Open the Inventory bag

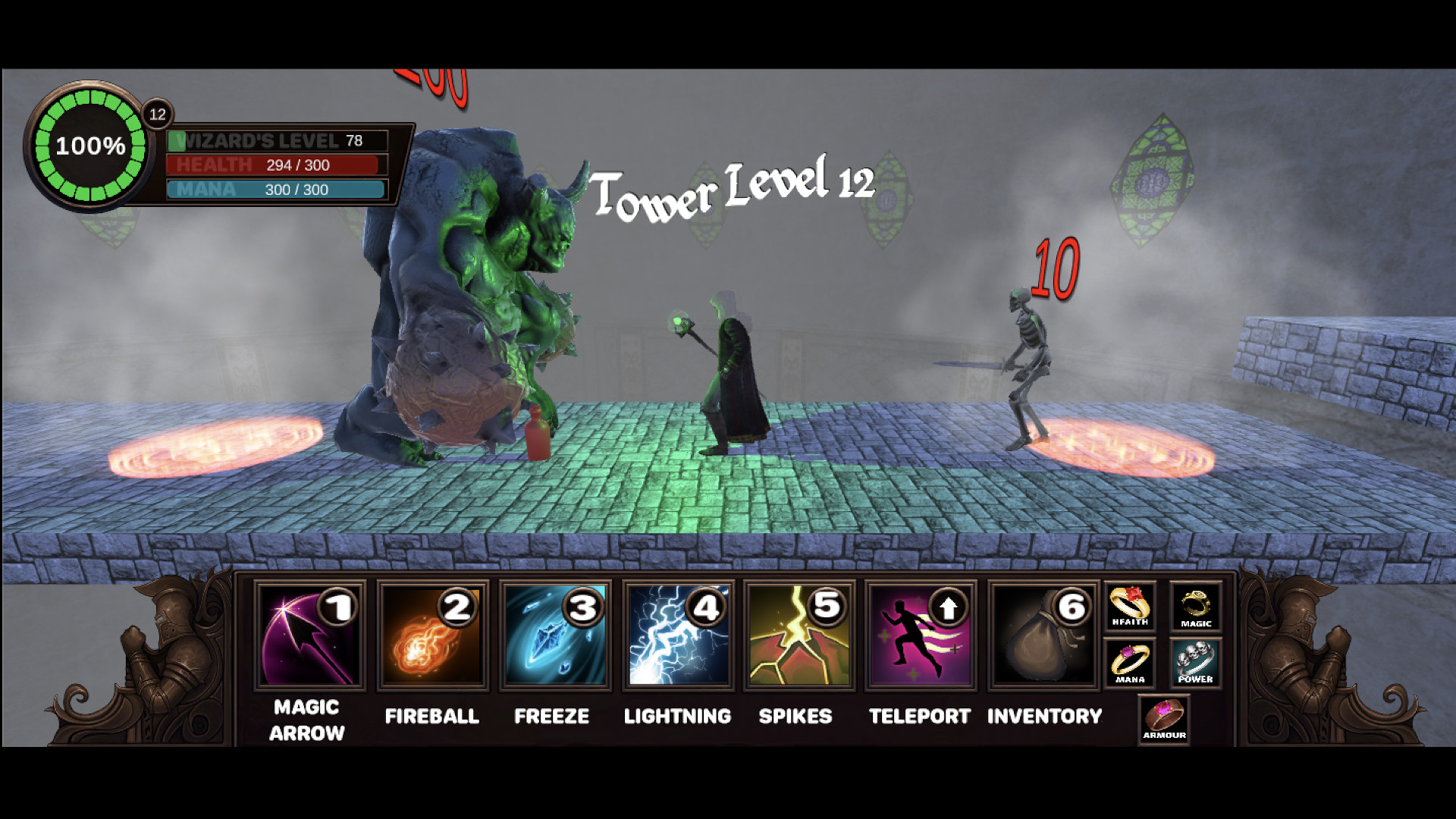(1042, 641)
